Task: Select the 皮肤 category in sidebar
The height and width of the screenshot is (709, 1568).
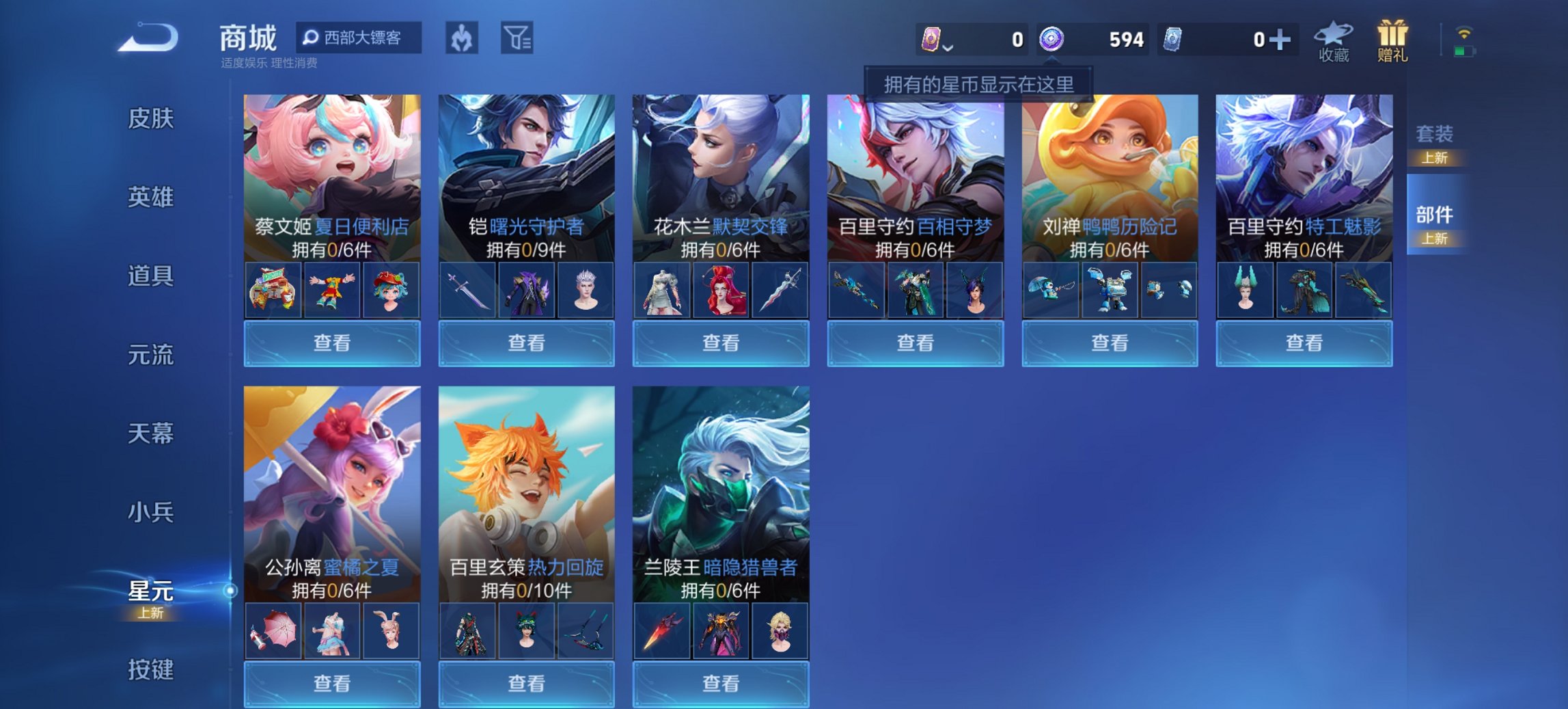Action: click(x=152, y=118)
